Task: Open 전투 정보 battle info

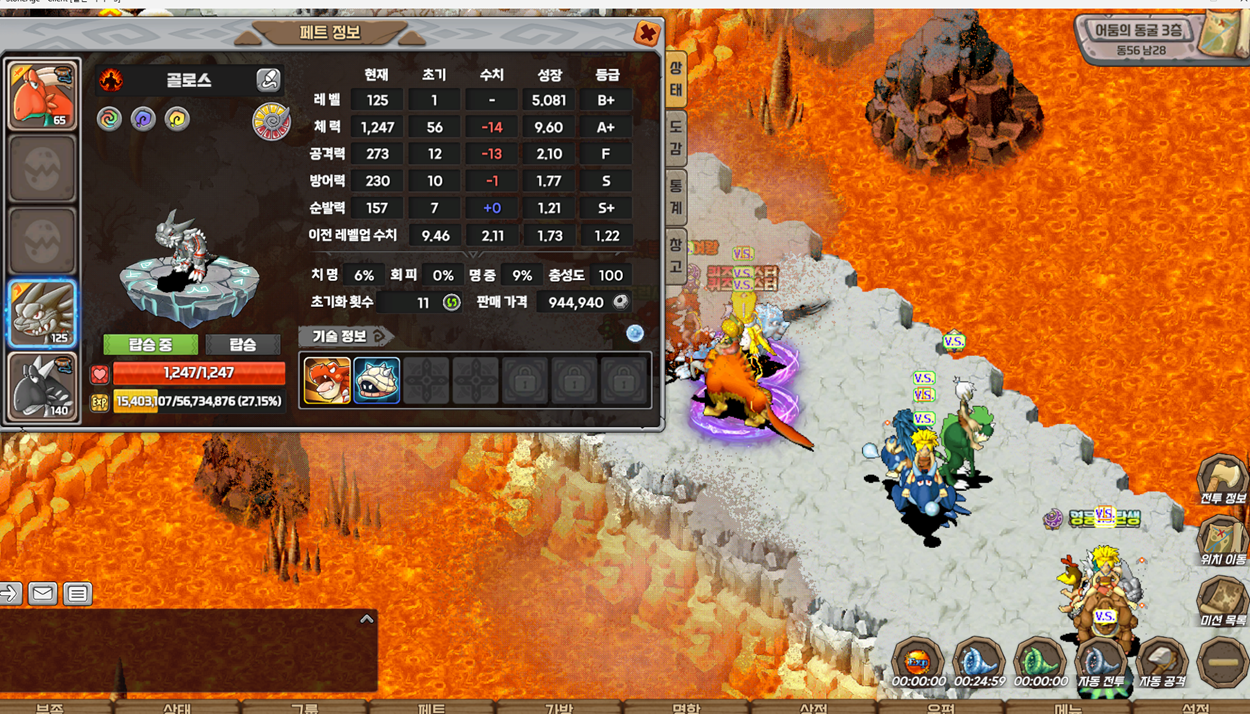Action: 1222,480
